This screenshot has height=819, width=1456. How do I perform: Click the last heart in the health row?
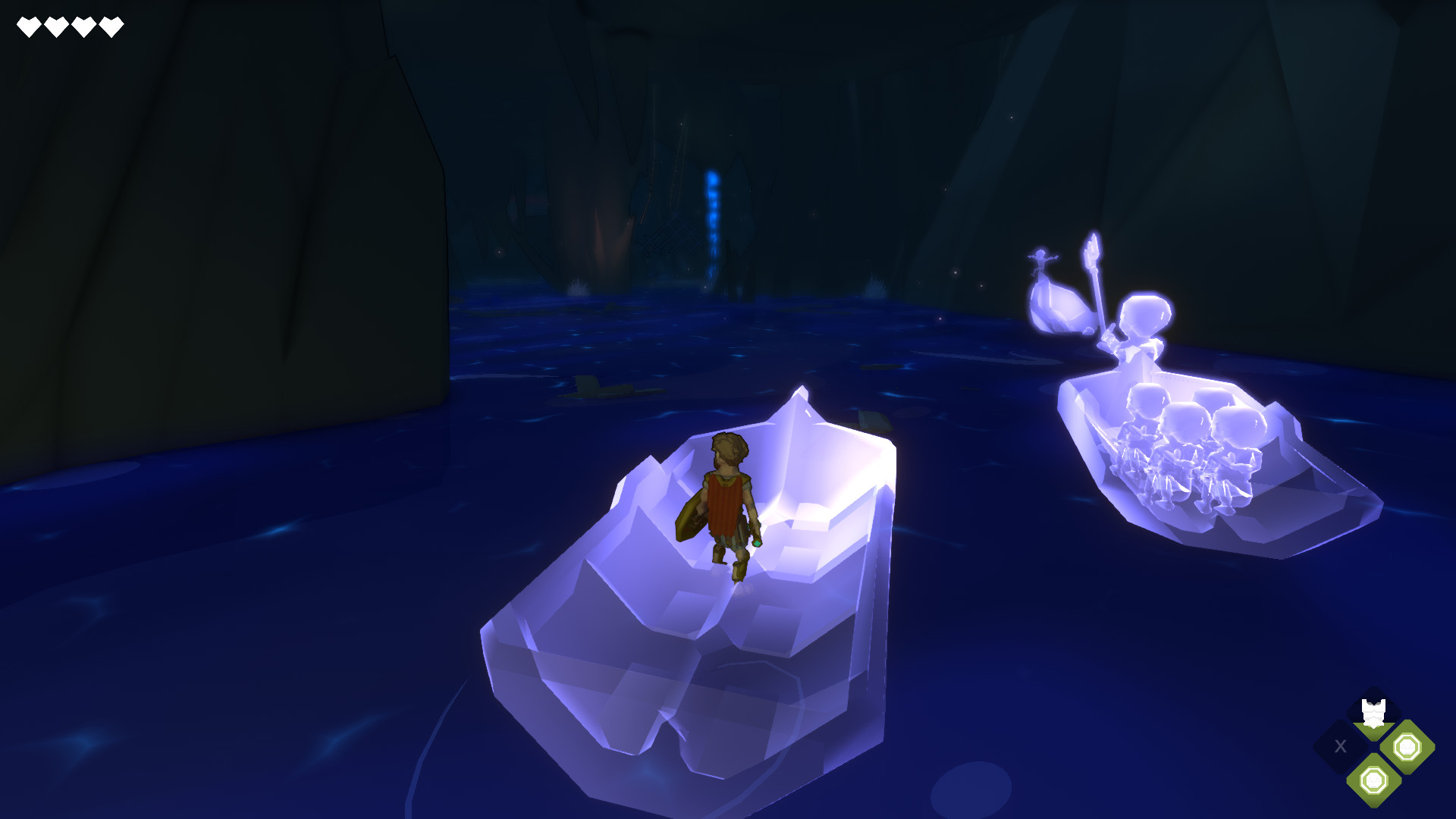click(111, 25)
